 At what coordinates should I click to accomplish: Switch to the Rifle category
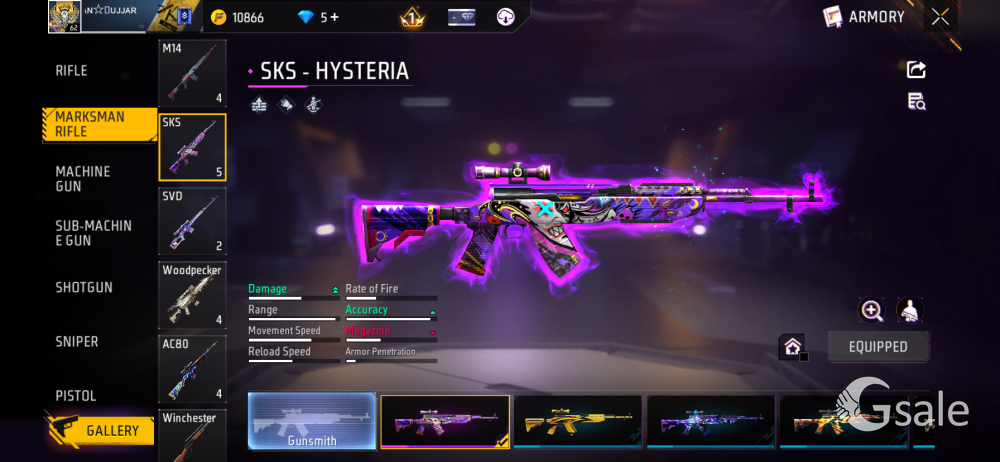pyautogui.click(x=71, y=71)
